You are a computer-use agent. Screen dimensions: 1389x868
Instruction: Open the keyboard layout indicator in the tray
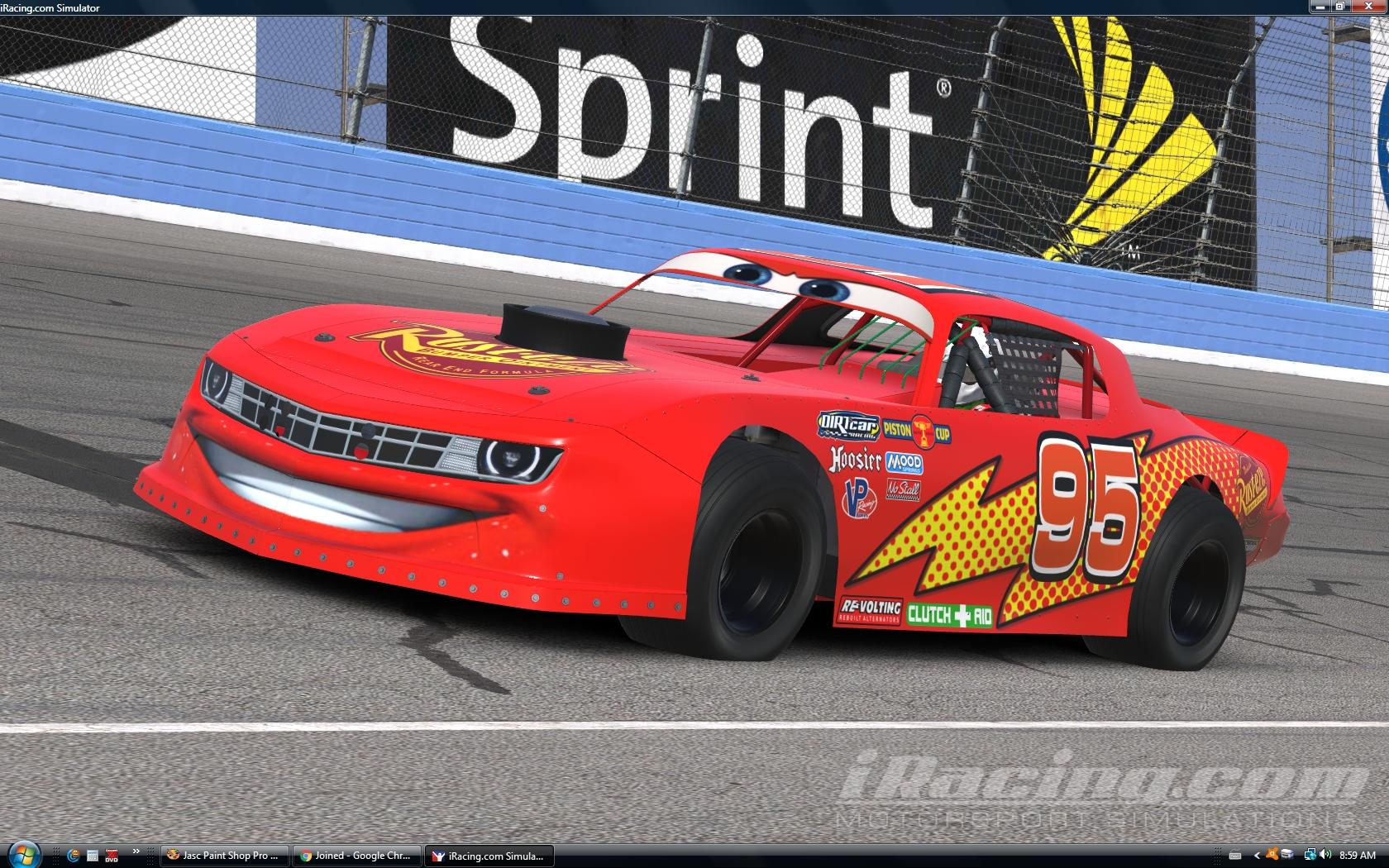[x=1235, y=855]
